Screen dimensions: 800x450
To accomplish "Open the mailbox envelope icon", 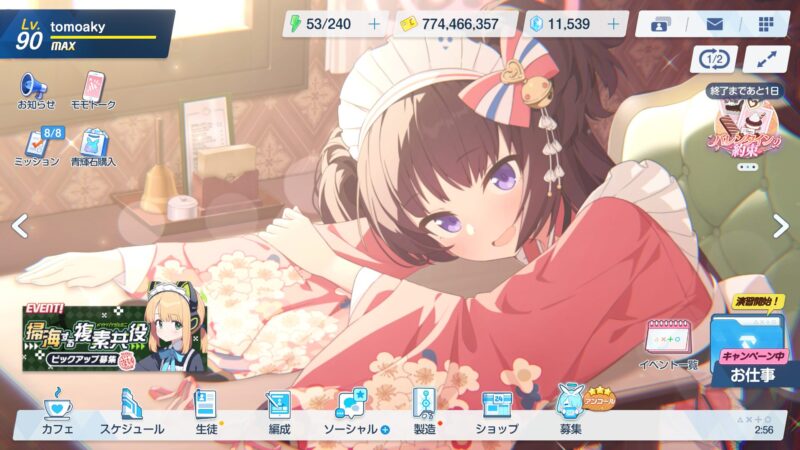I will pos(715,23).
